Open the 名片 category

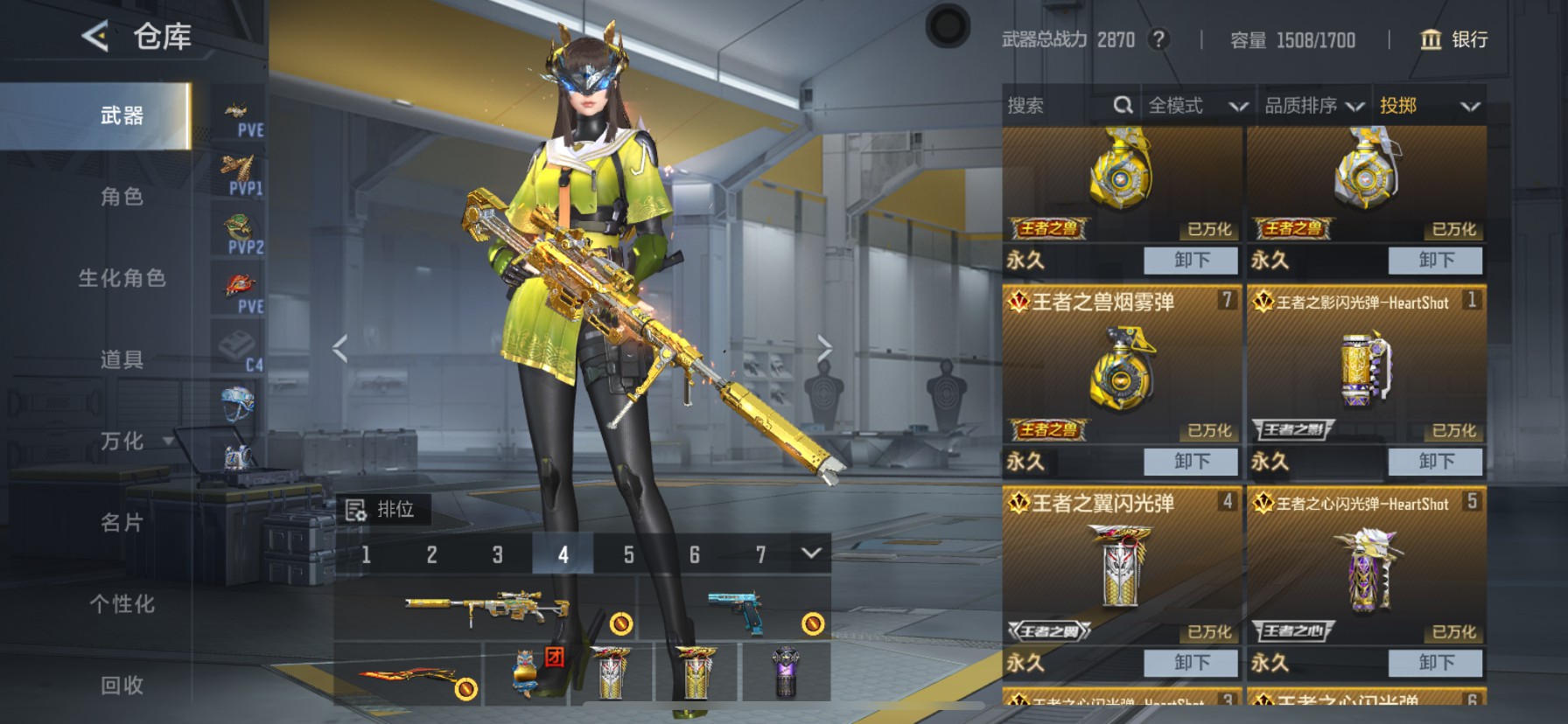[x=122, y=522]
